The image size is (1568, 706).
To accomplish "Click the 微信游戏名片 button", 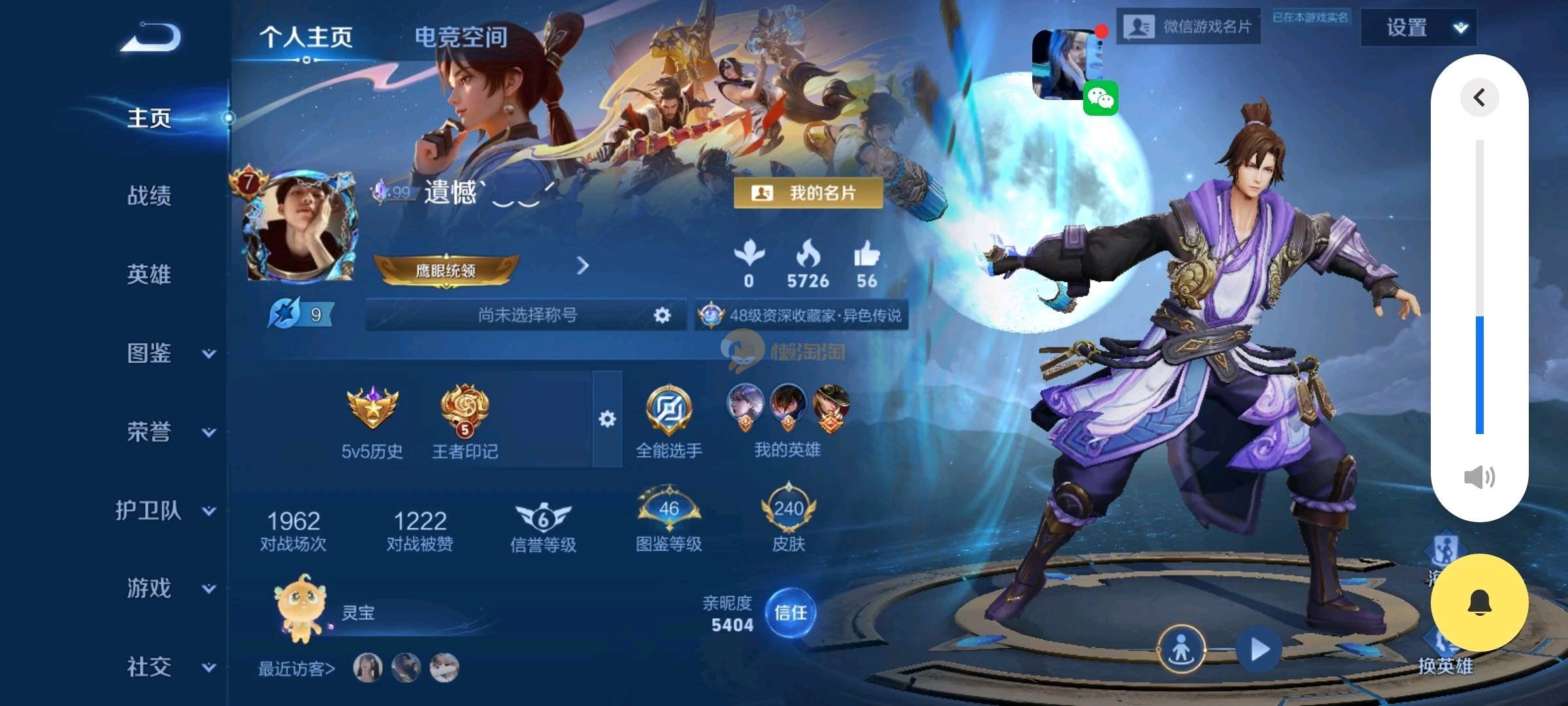I will (x=1188, y=27).
